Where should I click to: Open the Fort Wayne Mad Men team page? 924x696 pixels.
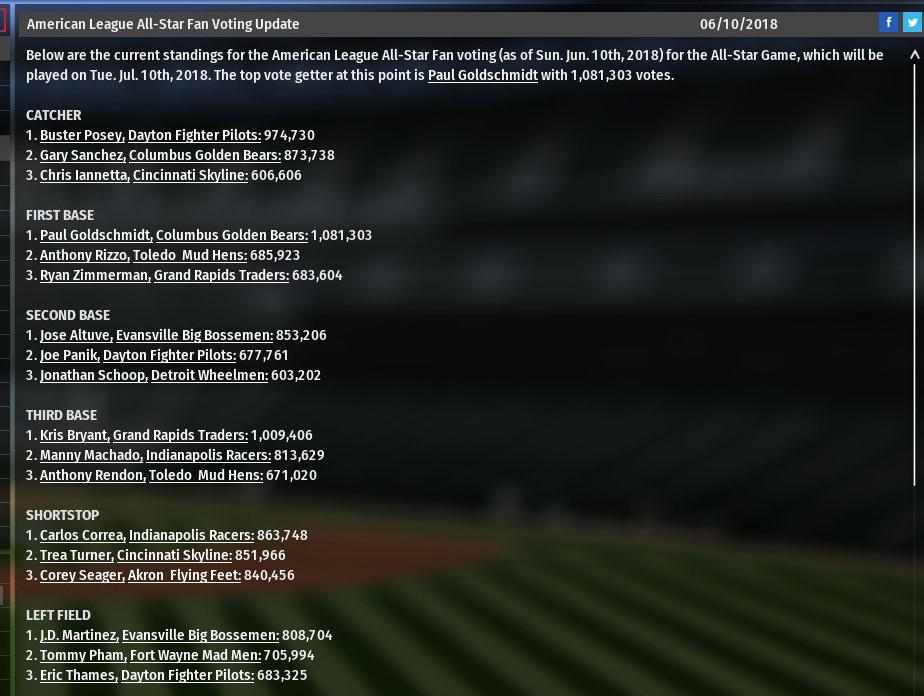[x=194, y=655]
